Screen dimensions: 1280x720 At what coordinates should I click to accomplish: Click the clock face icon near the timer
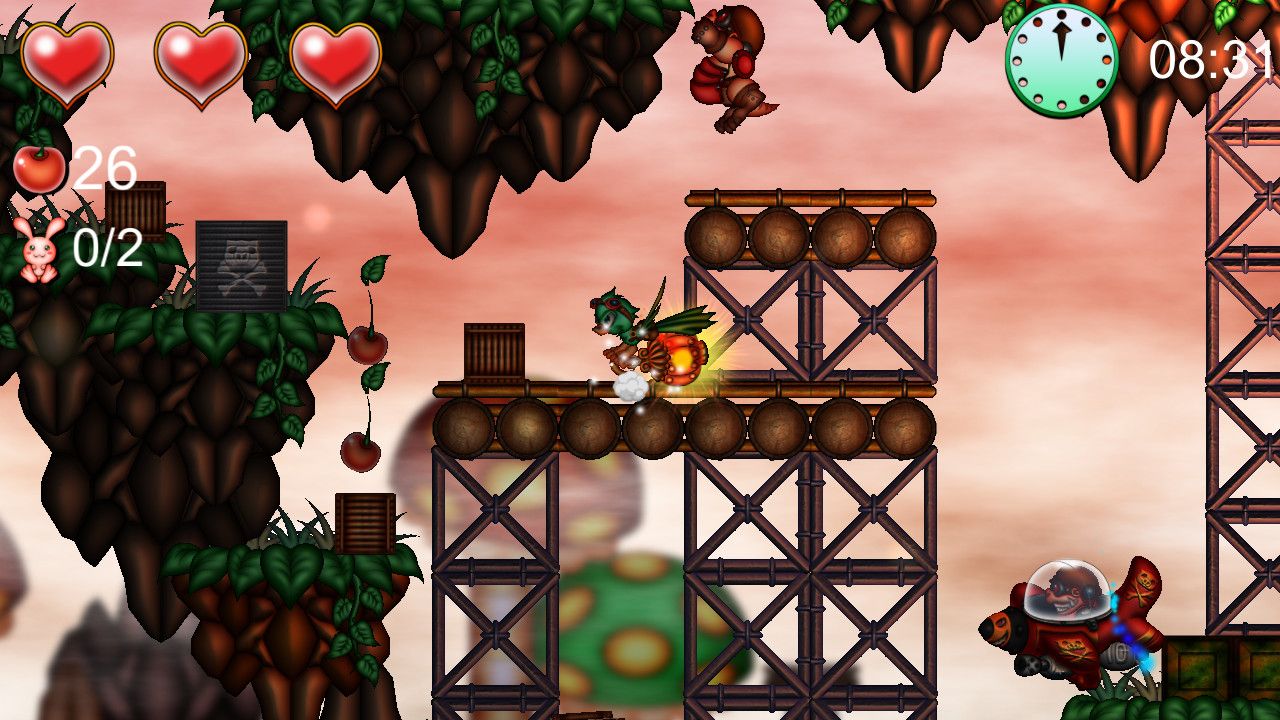coord(1060,58)
